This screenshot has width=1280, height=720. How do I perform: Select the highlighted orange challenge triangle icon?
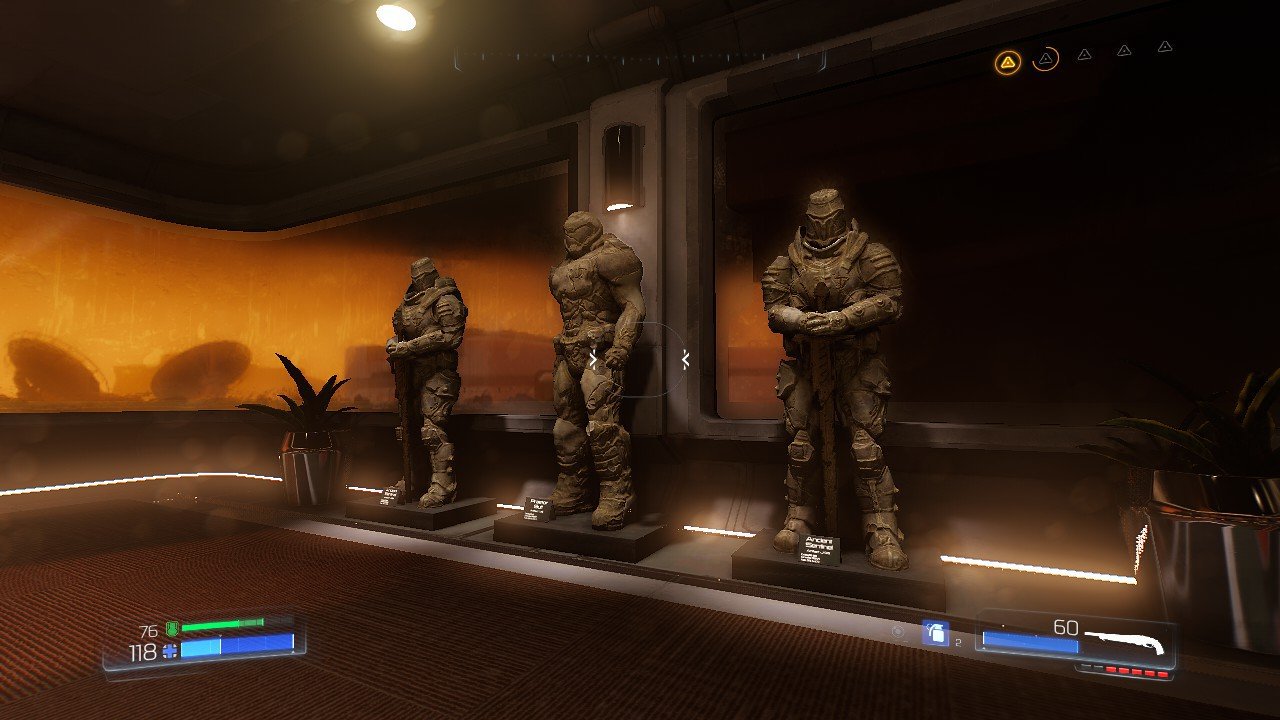pos(1008,62)
